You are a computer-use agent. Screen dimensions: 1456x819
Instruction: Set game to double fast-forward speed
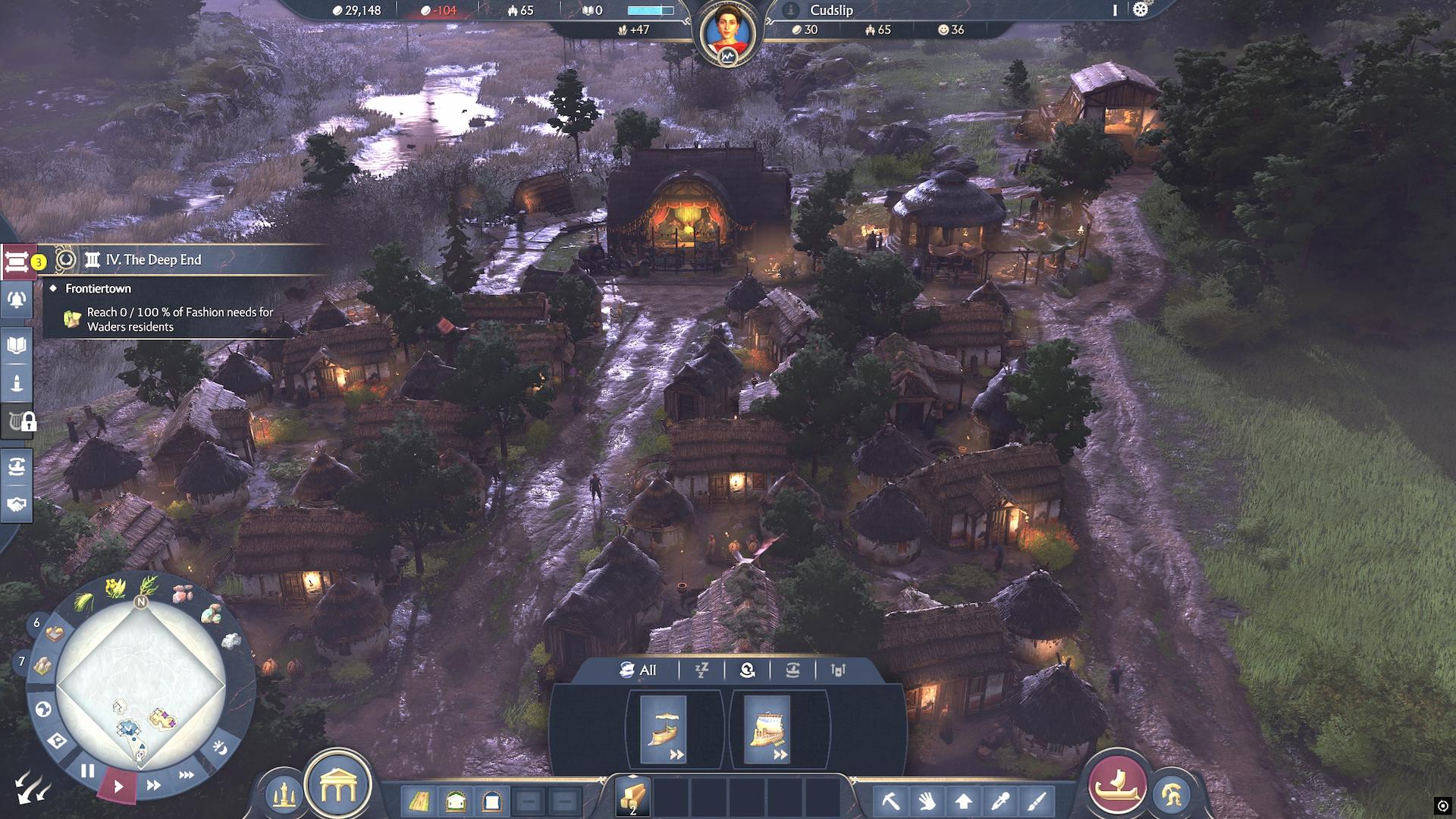pyautogui.click(x=153, y=786)
